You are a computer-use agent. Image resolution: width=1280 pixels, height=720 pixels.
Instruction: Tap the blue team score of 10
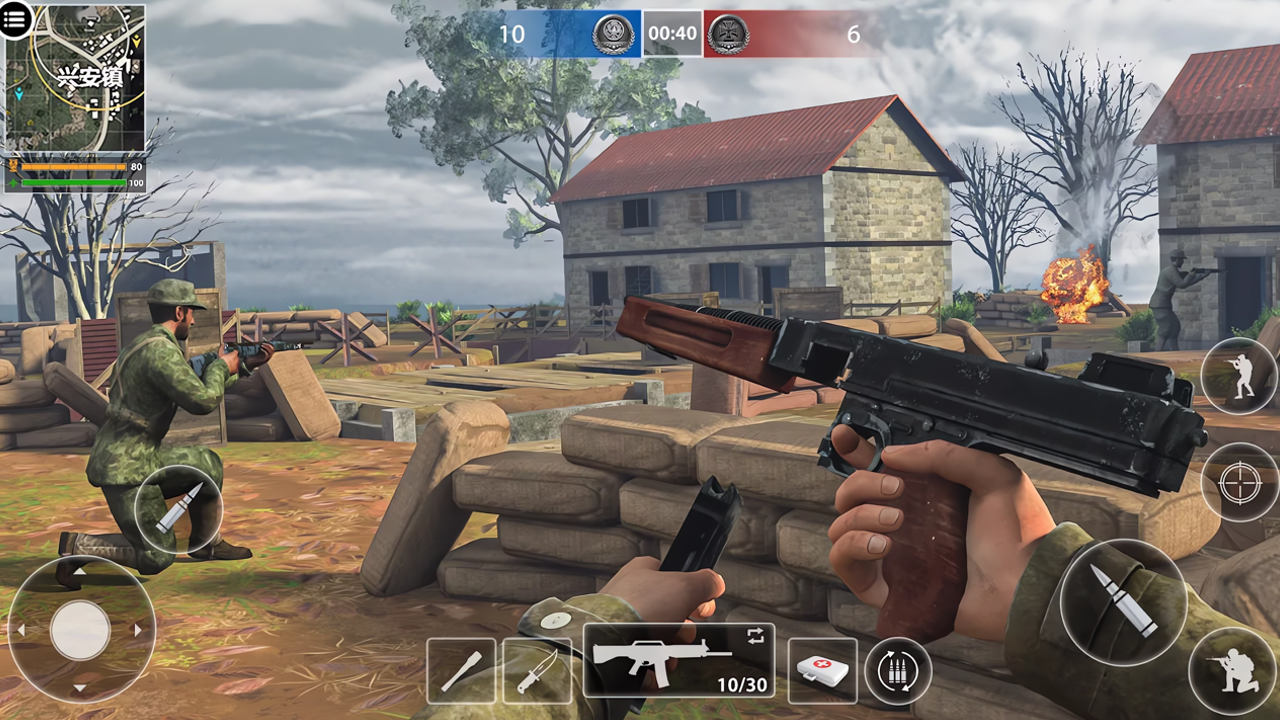point(515,34)
